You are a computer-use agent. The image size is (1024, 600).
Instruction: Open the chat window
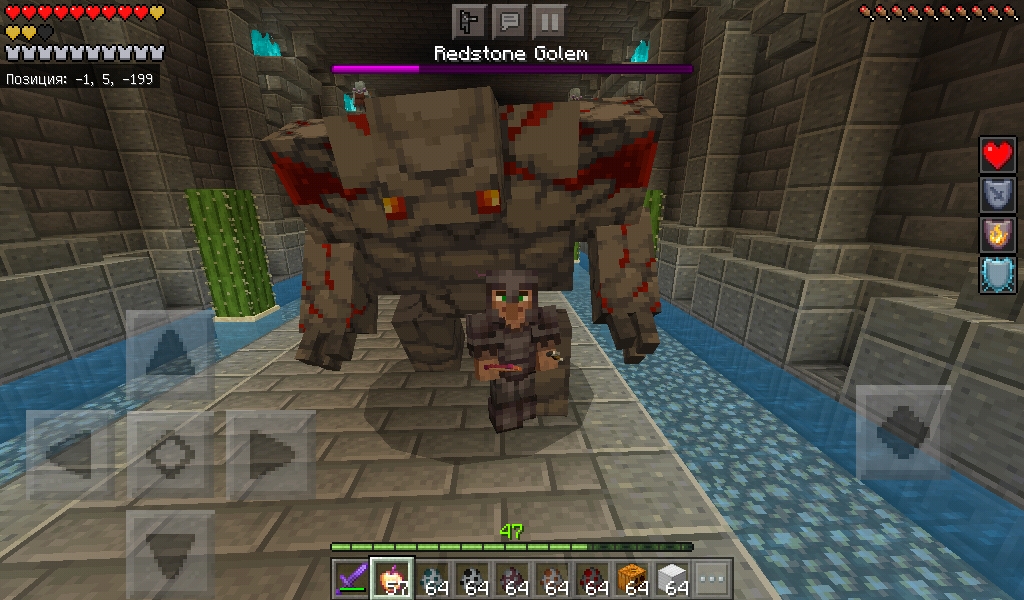coord(509,20)
